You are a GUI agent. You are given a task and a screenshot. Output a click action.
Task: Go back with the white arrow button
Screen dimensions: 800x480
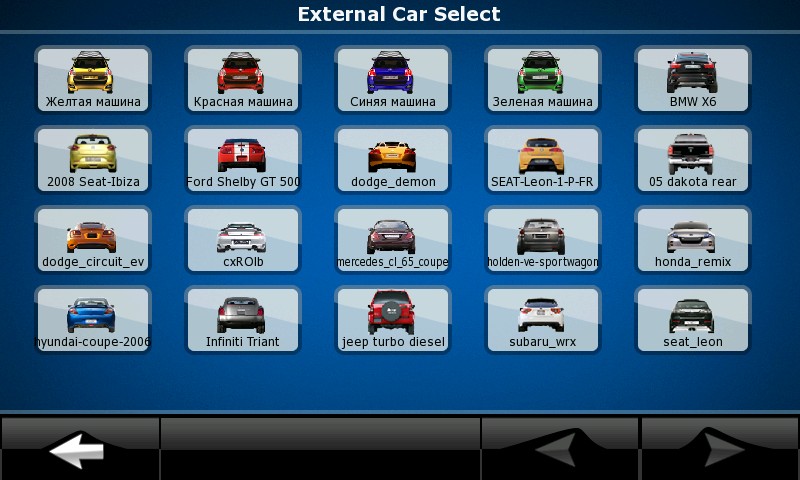pos(79,449)
